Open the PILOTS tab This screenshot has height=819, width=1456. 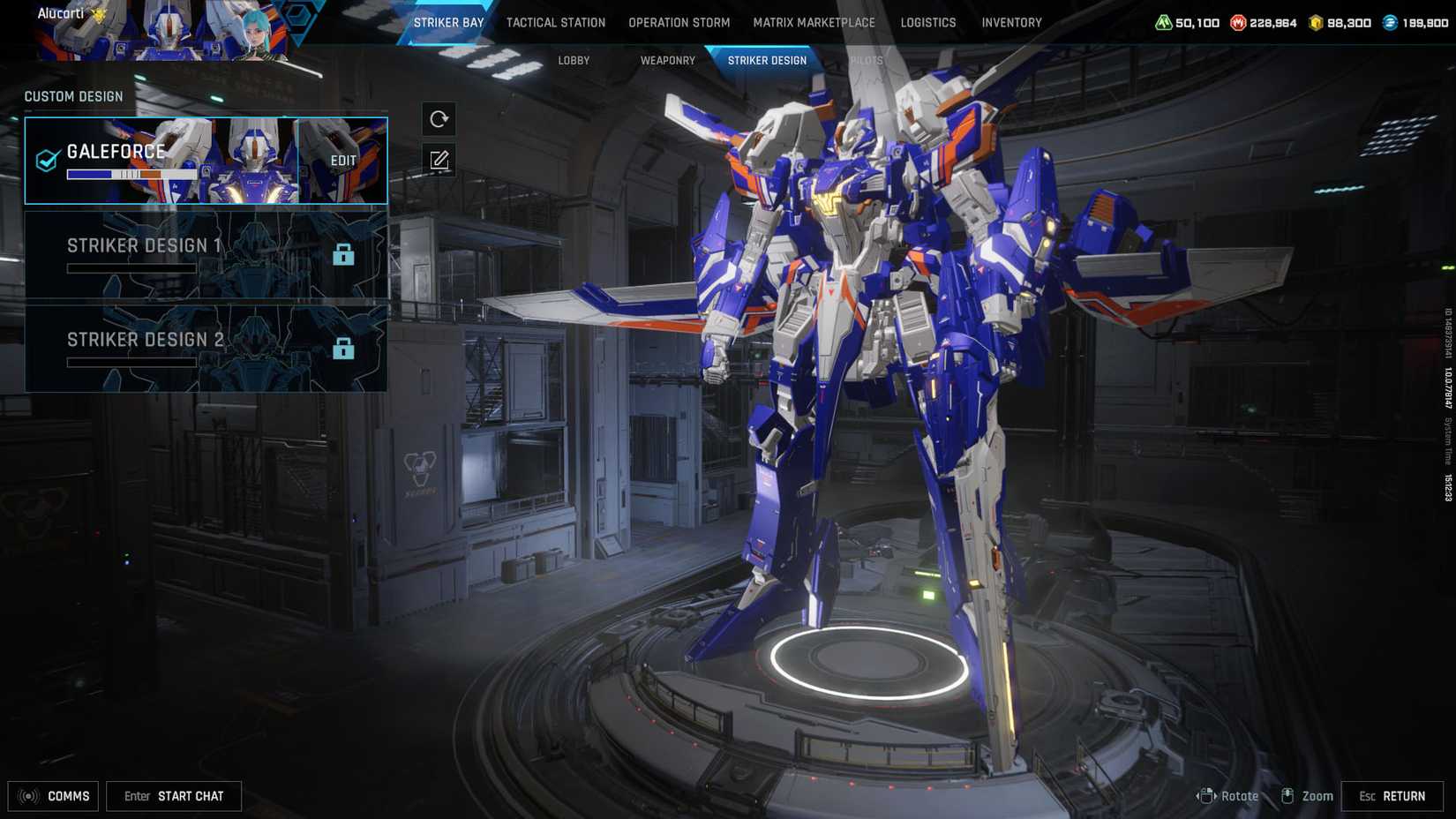click(866, 60)
